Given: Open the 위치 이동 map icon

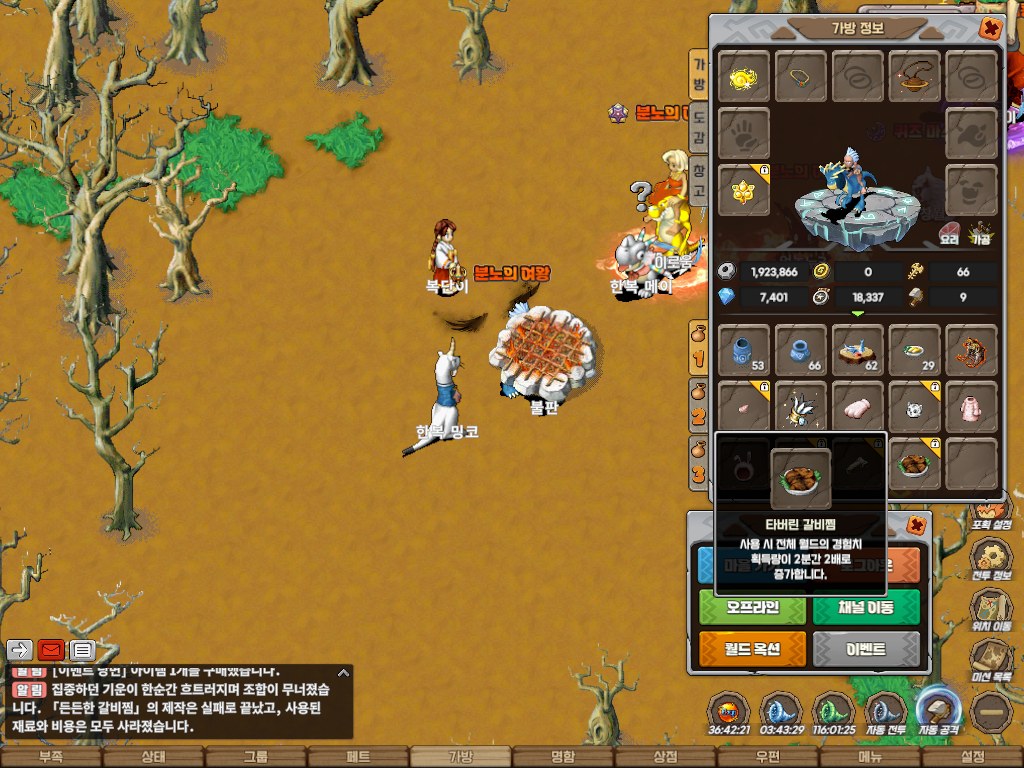Looking at the screenshot, I should pos(993,609).
